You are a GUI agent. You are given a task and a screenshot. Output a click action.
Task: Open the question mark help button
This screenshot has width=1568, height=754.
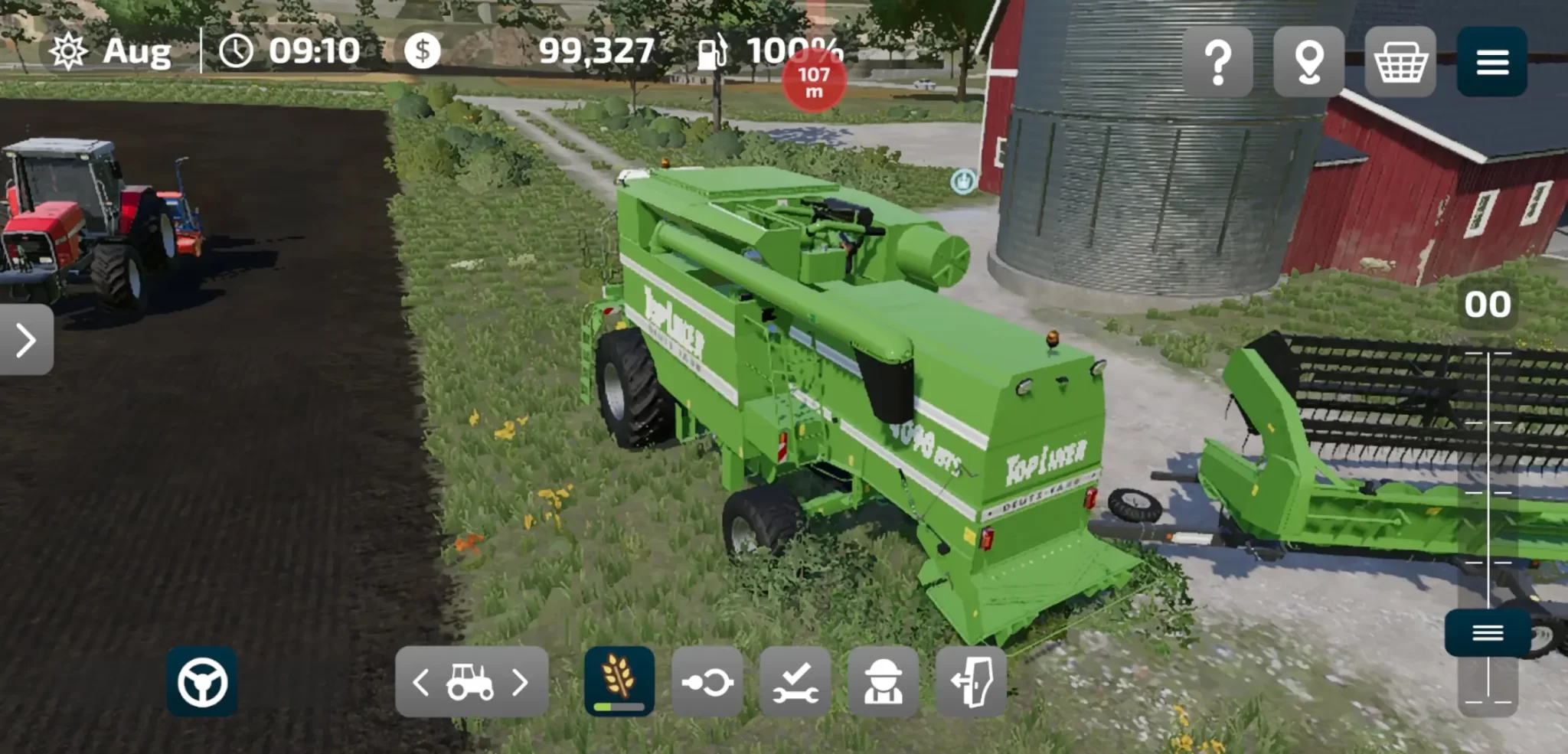pyautogui.click(x=1217, y=62)
